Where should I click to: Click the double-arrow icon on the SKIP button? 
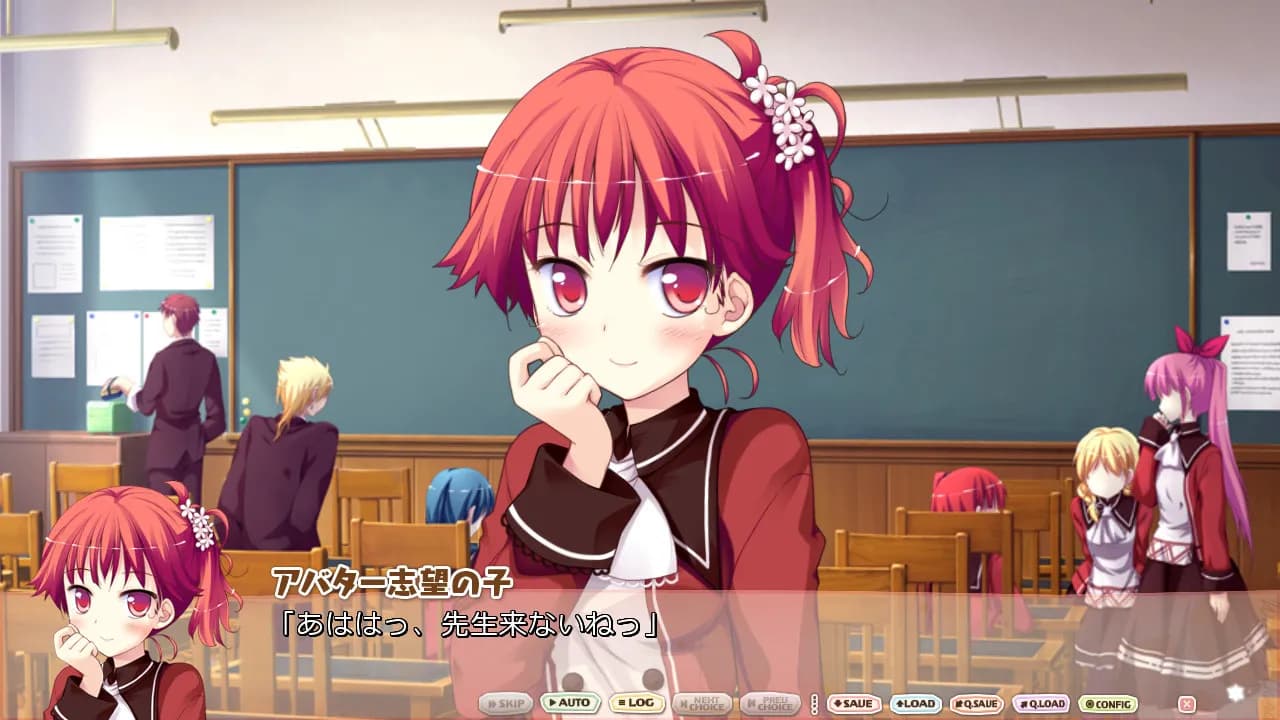click(493, 703)
